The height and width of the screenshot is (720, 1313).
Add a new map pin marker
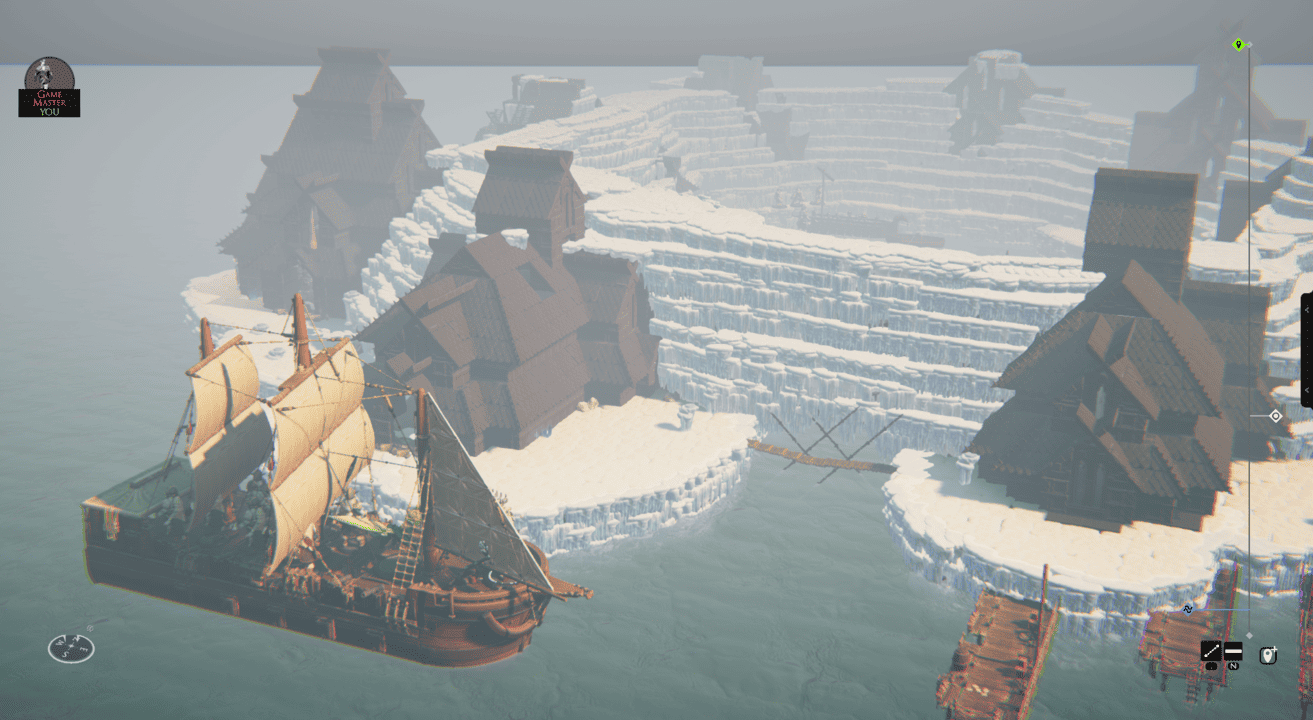click(x=1268, y=656)
